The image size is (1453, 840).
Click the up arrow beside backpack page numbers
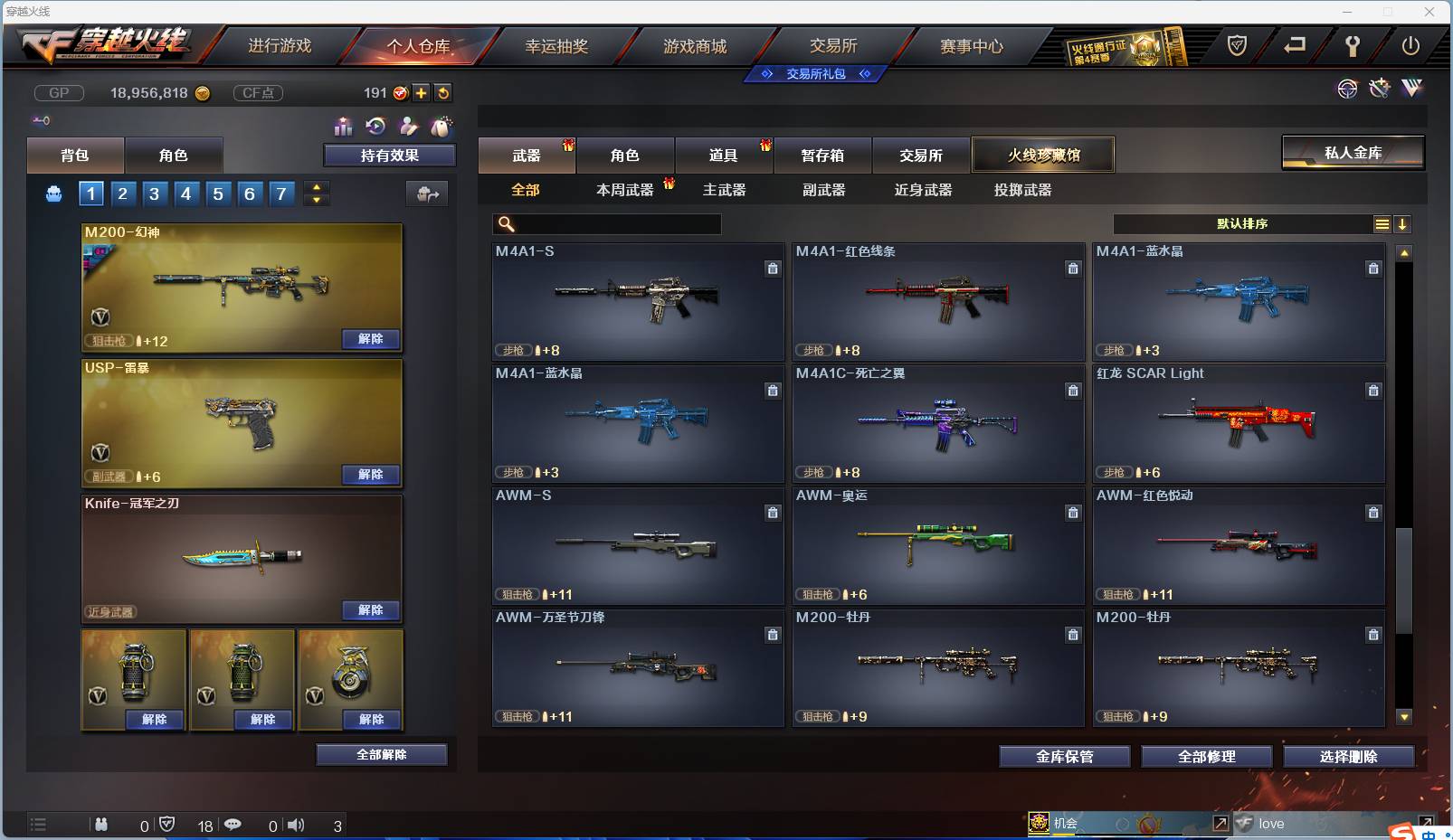pyautogui.click(x=316, y=187)
